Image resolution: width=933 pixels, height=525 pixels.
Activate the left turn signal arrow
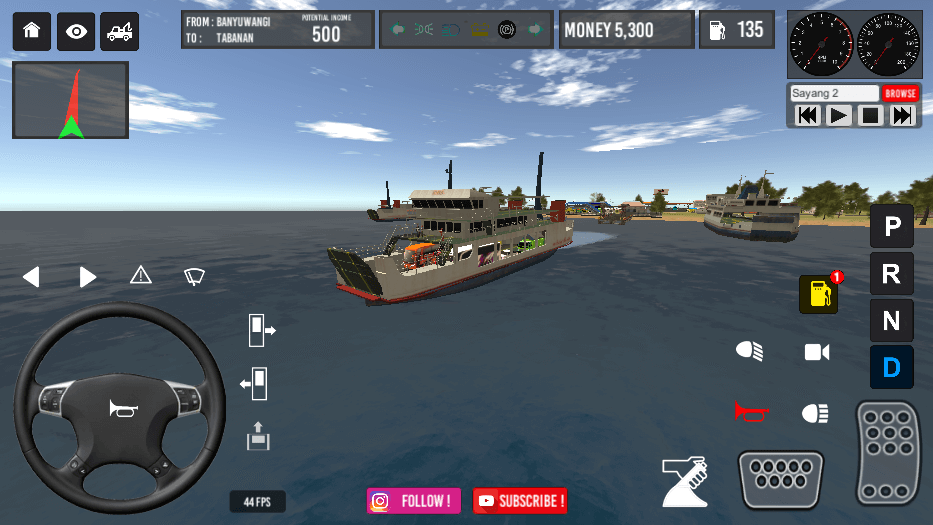[x=31, y=277]
